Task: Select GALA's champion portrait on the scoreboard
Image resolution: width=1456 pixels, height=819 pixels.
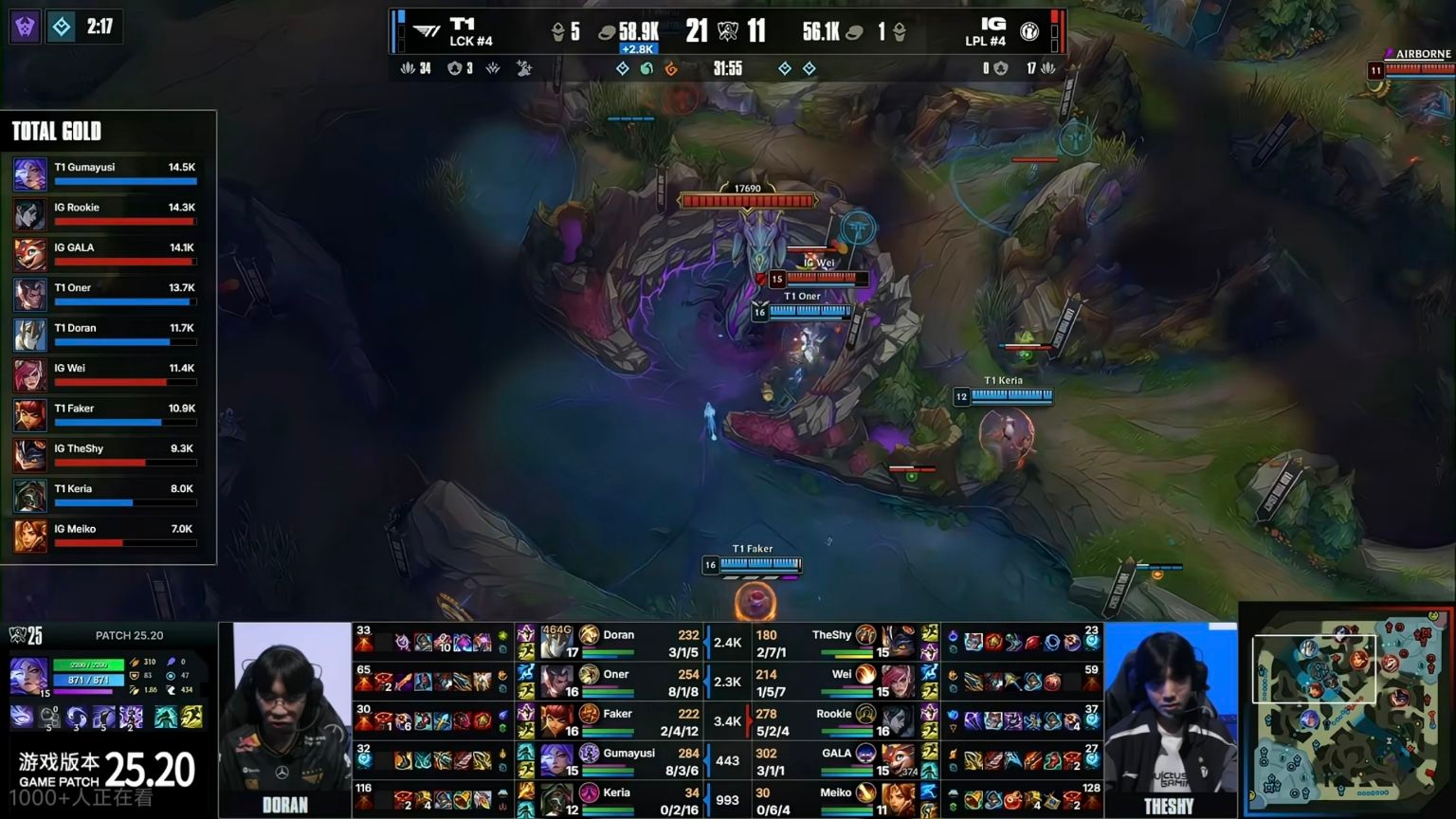Action: click(x=897, y=760)
